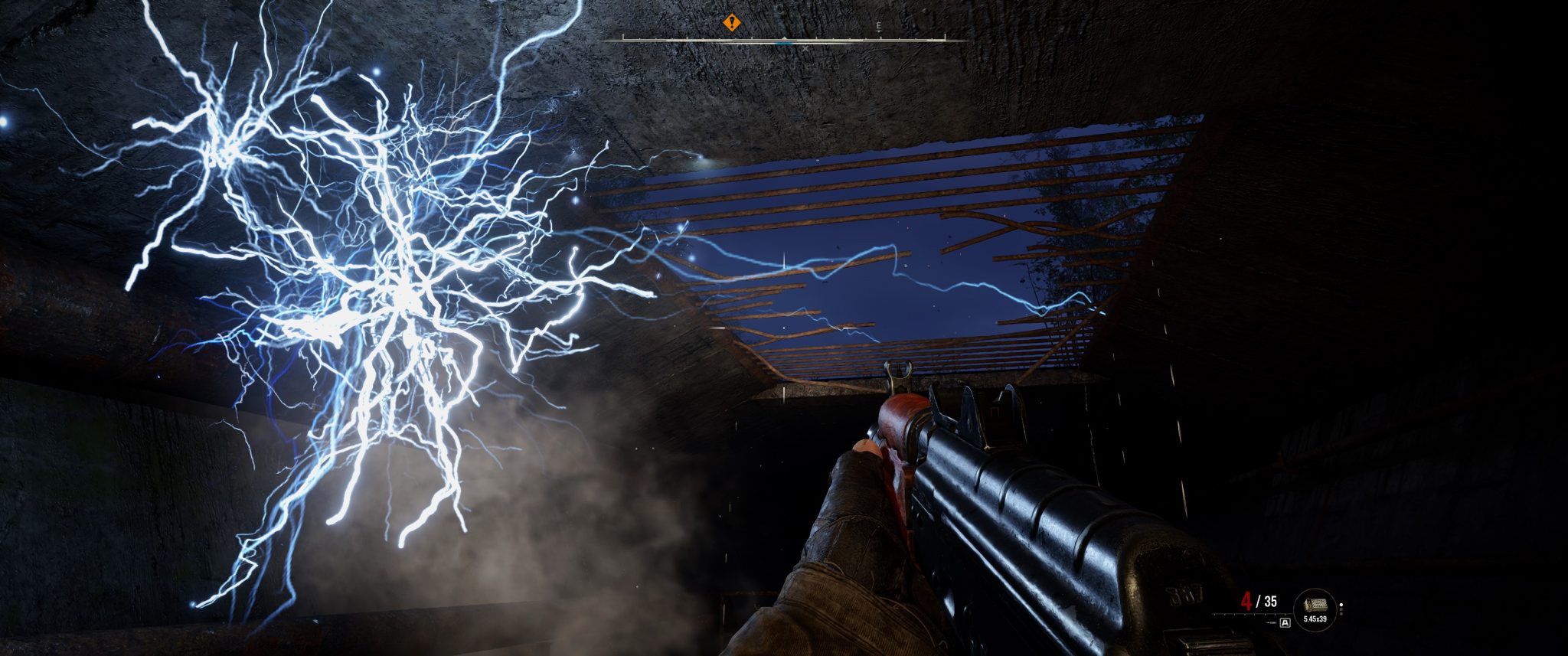Viewport: 1568px width, 656px height.
Task: Click the automatic fire mode 'A' indicator
Action: (1285, 622)
